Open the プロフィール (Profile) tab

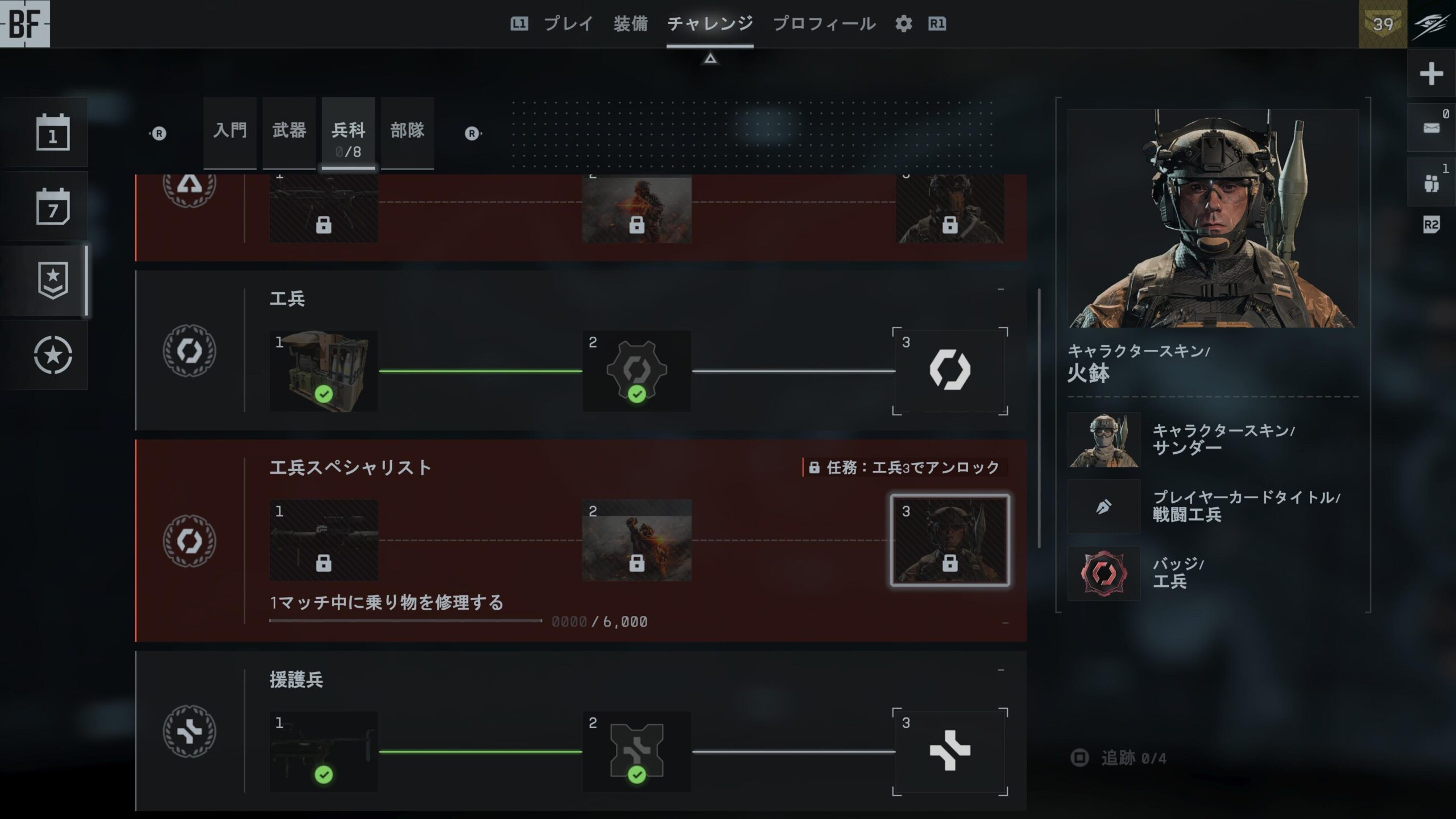824,24
